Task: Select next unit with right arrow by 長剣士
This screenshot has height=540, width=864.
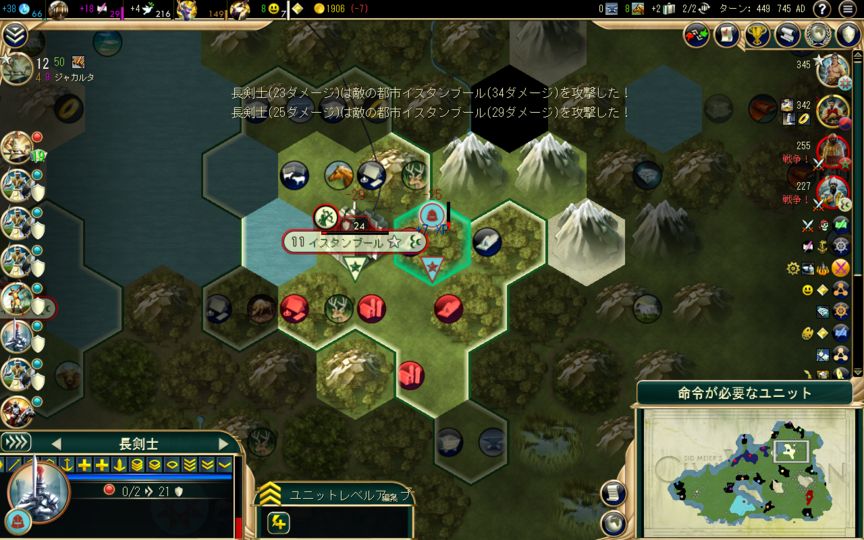Action: pyautogui.click(x=223, y=444)
